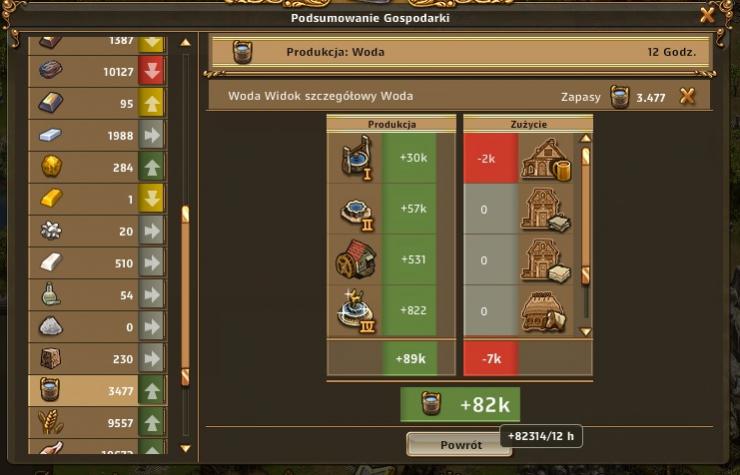Select the level II well production row
The image size is (740, 475).
click(x=390, y=209)
